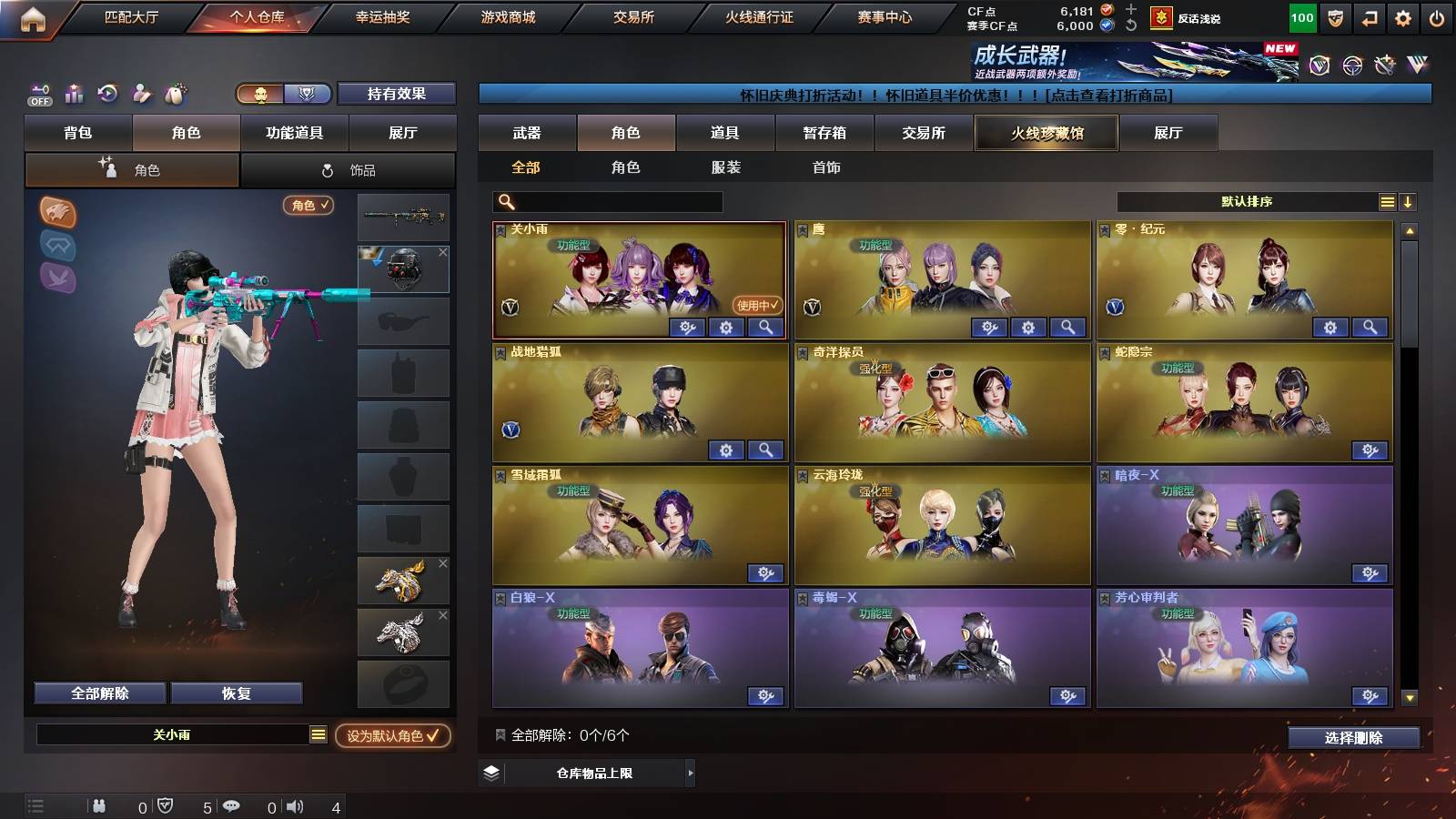Click the 全部解除 button

click(x=98, y=693)
